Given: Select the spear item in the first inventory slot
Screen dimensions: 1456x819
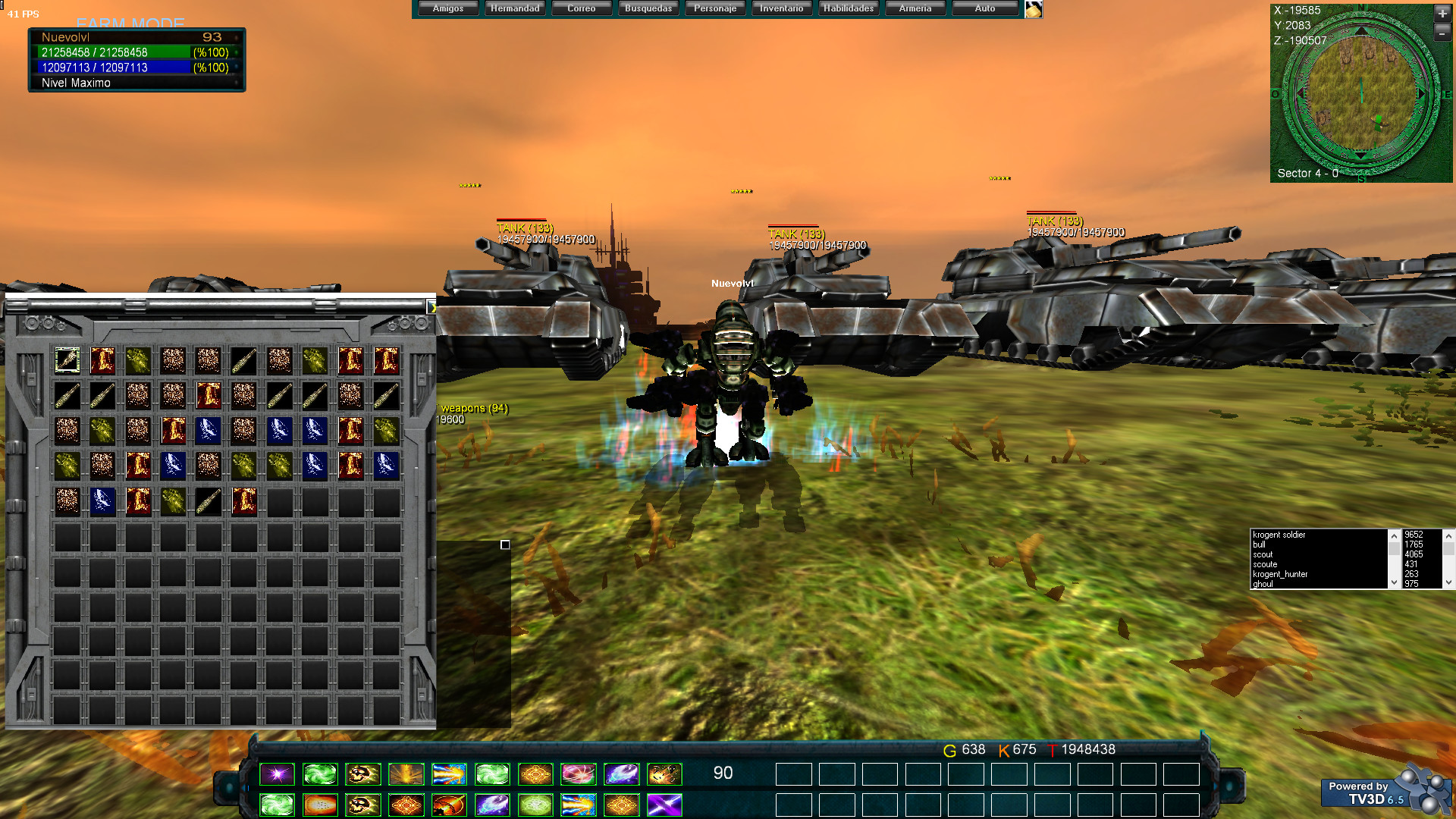Looking at the screenshot, I should point(67,360).
